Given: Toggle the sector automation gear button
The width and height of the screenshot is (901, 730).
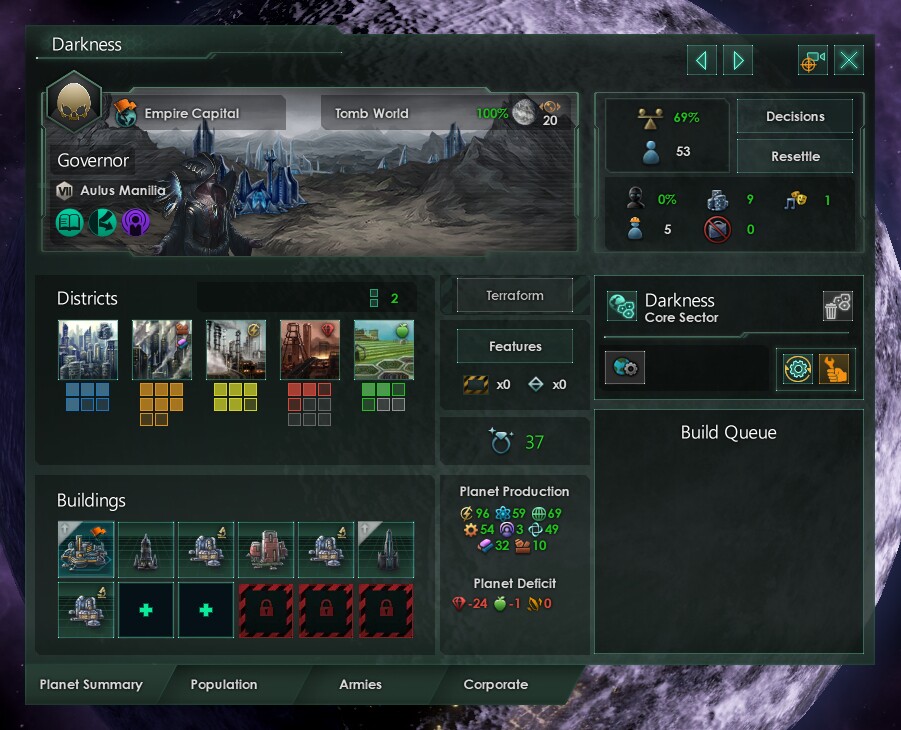Looking at the screenshot, I should 796,369.
